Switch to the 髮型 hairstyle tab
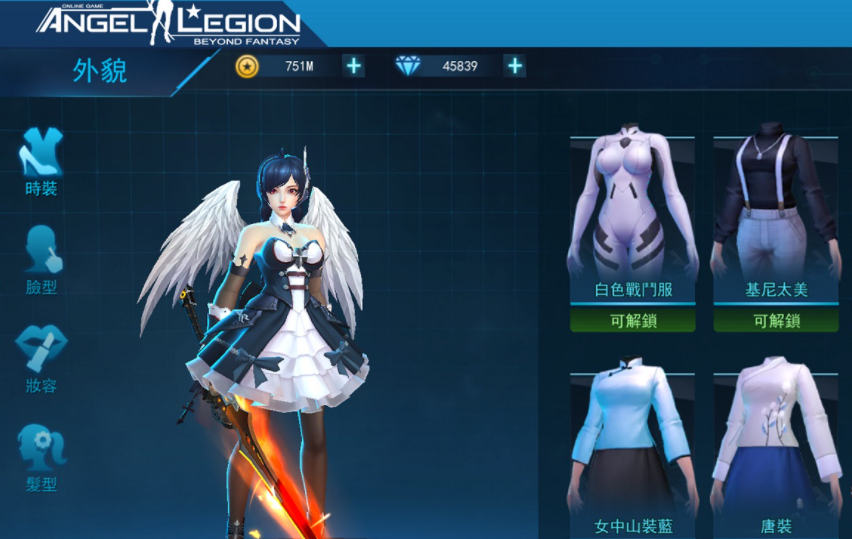 (x=41, y=456)
